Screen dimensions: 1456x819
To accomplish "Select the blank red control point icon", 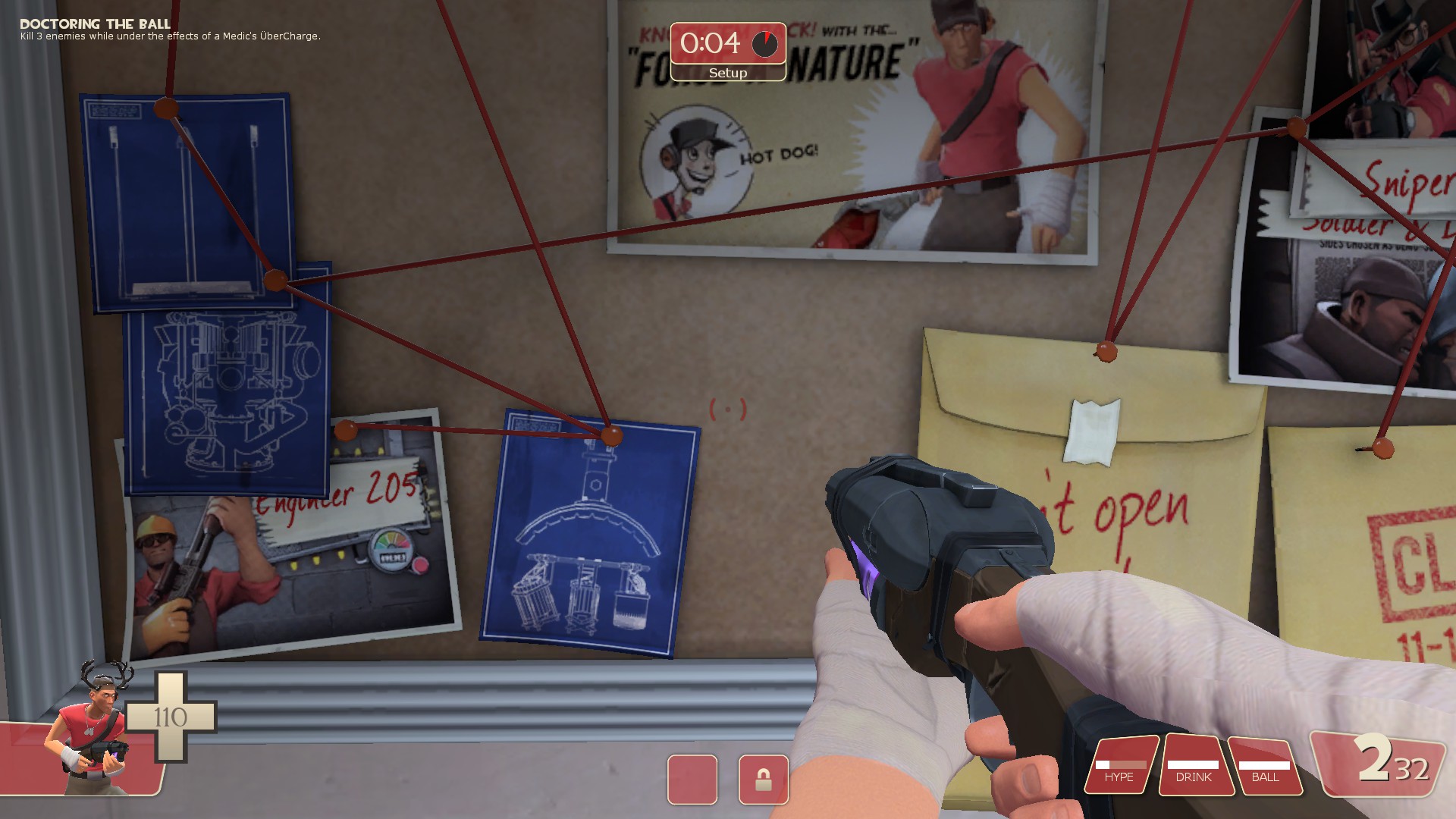I will pos(692,780).
